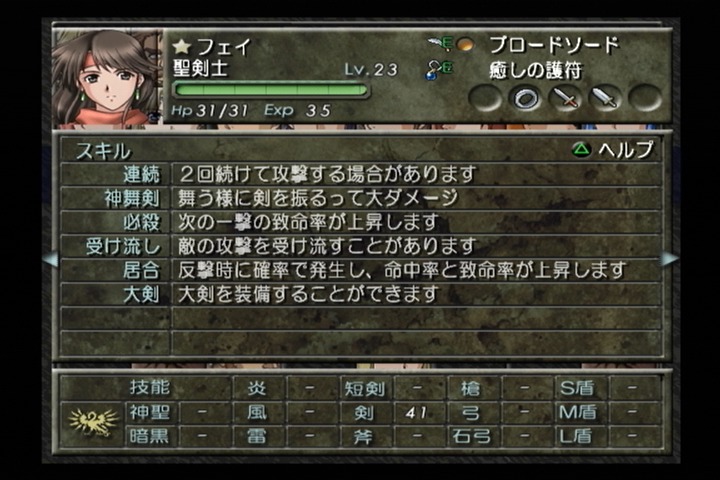Pick the 受け流し skill entry
This screenshot has width=720, height=480.
[x=125, y=246]
